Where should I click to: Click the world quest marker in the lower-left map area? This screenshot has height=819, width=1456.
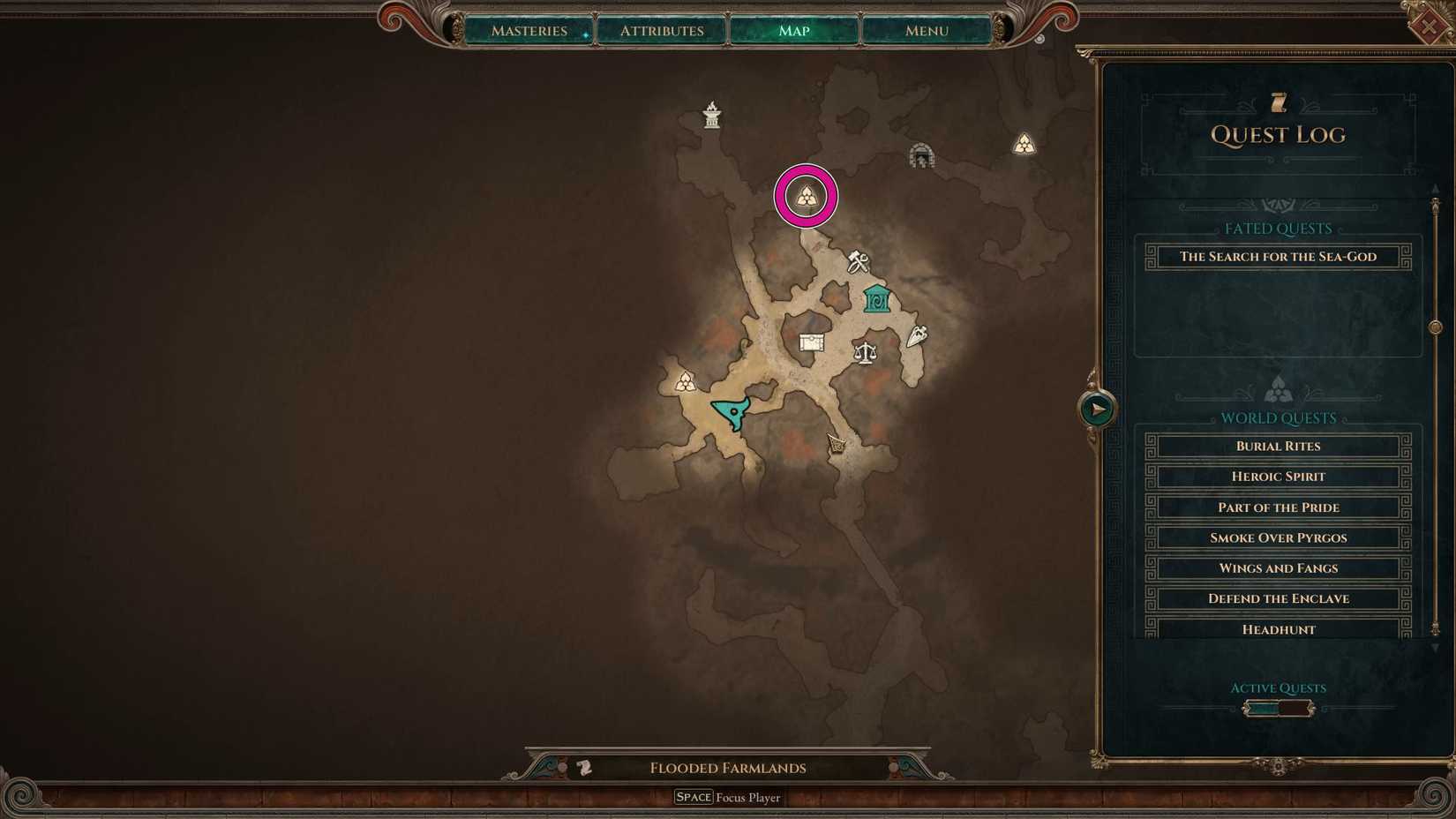point(687,382)
